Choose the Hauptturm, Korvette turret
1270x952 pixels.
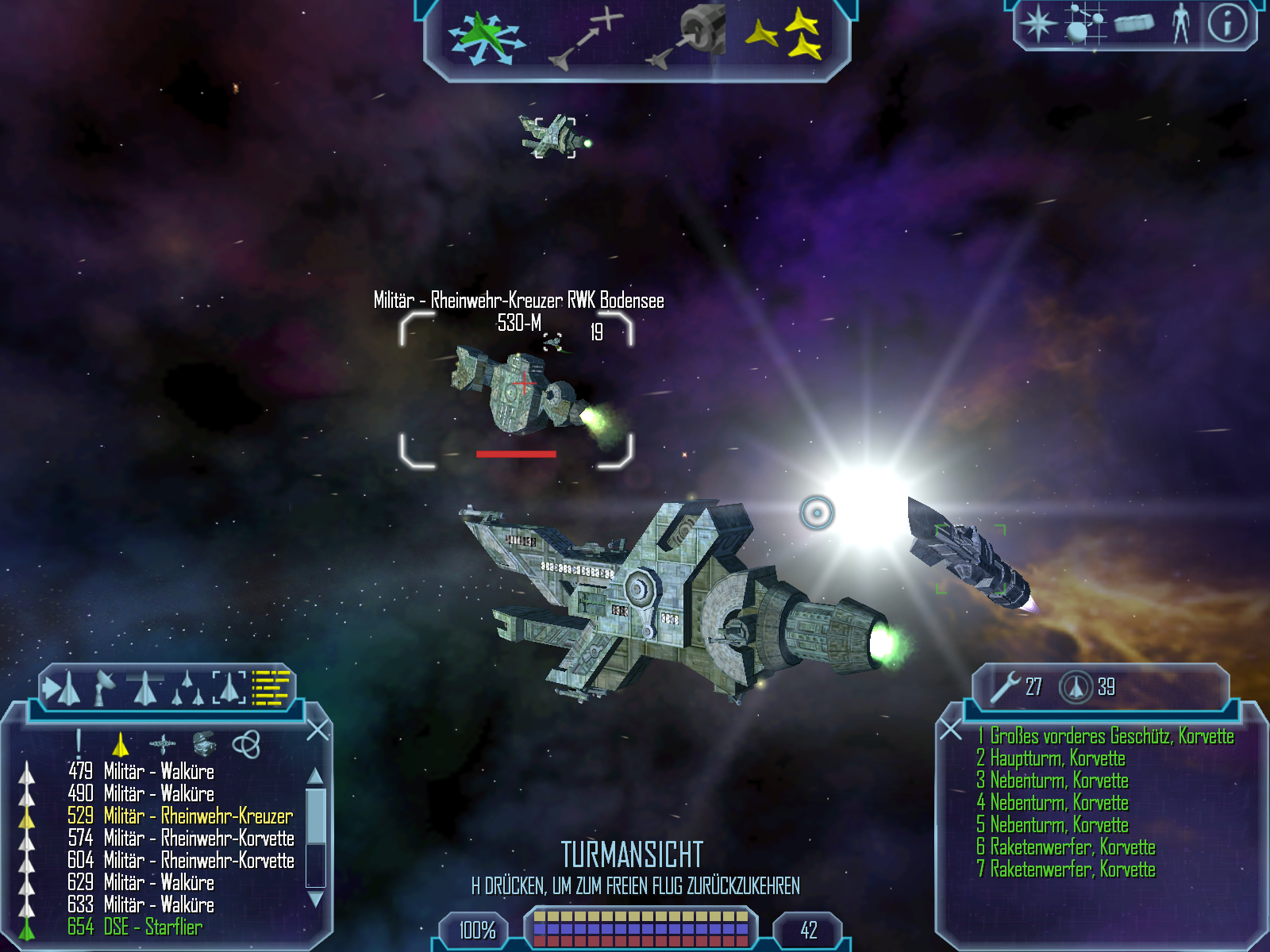tap(1052, 758)
